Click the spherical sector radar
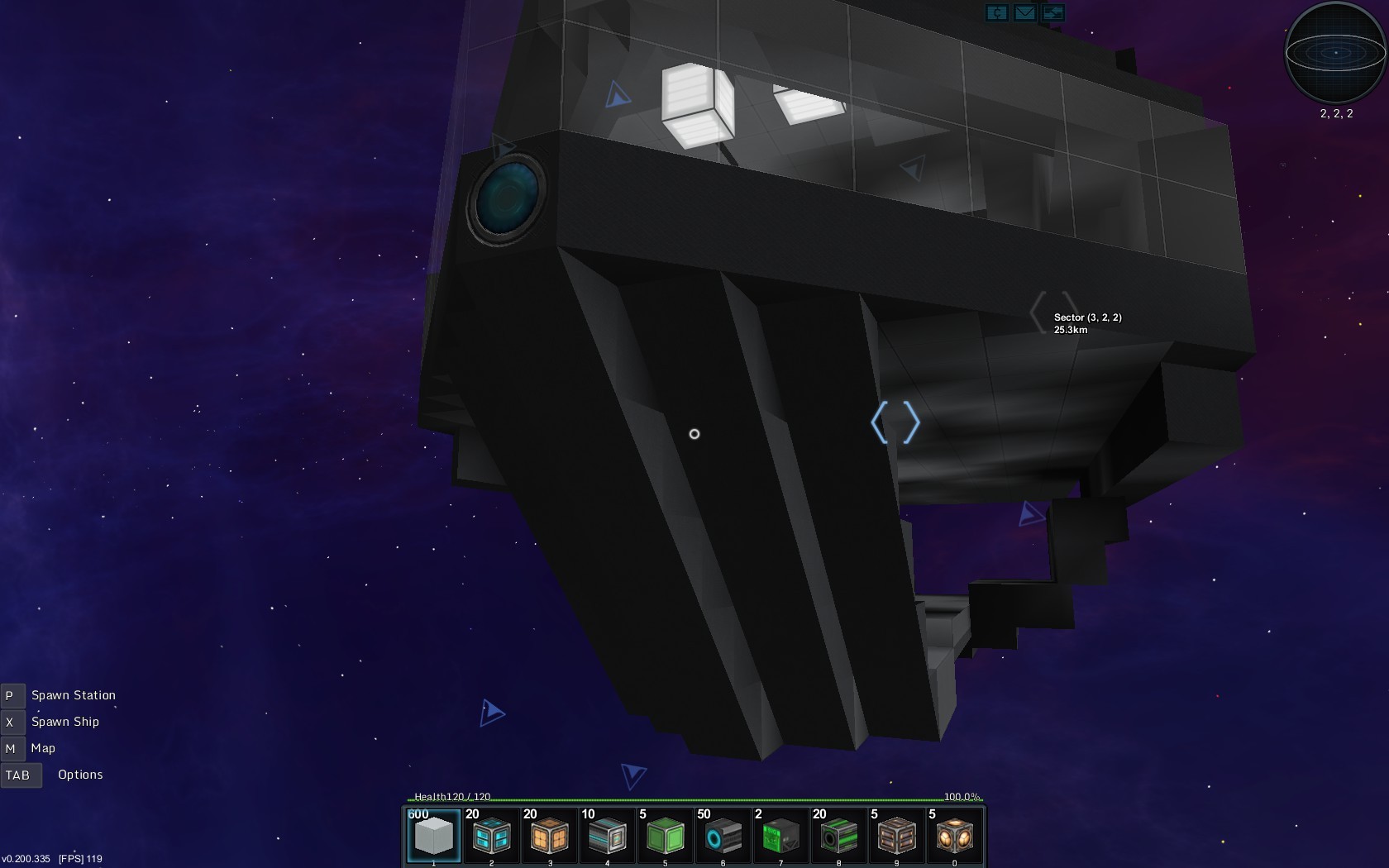The image size is (1389, 868). pyautogui.click(x=1335, y=52)
